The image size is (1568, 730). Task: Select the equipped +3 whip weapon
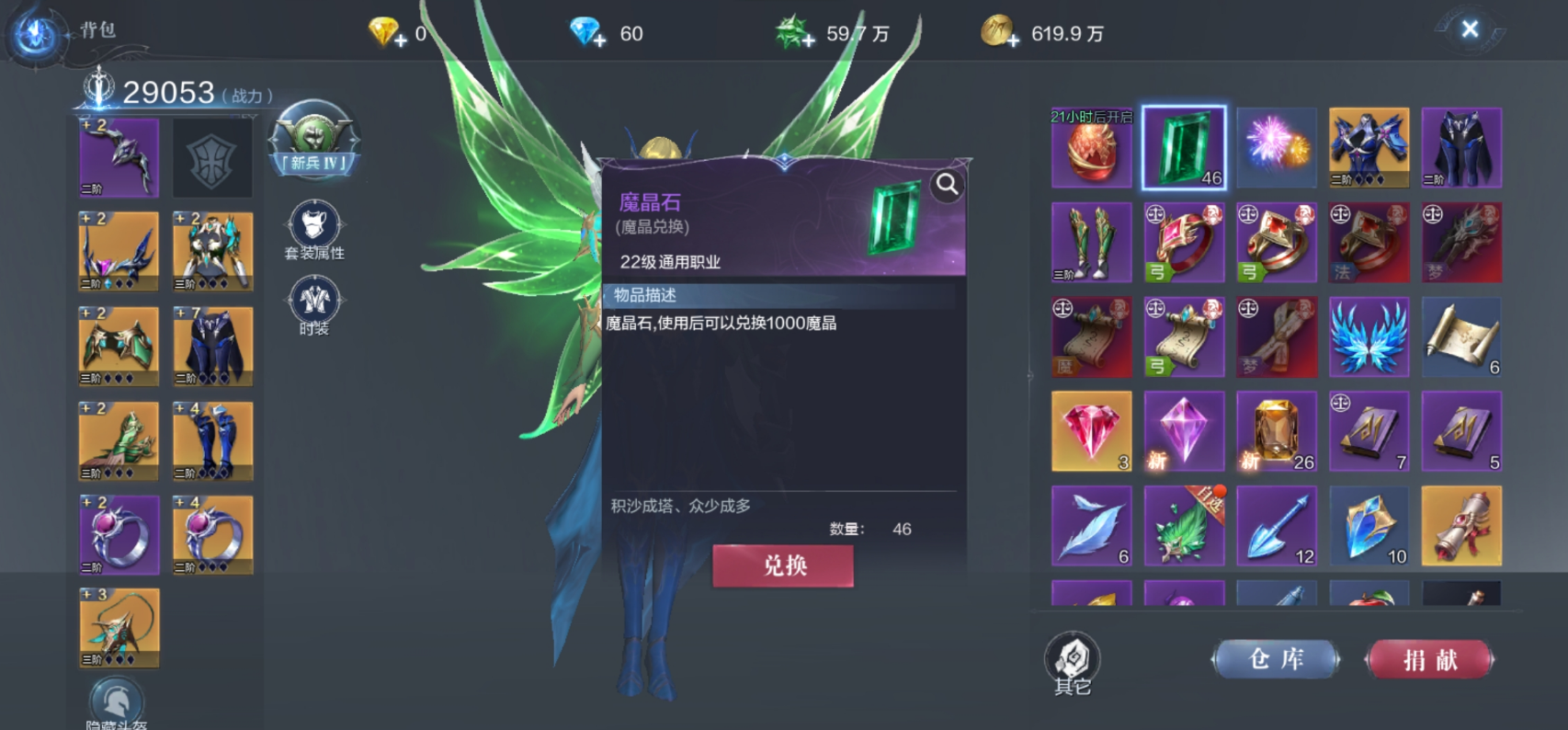pyautogui.click(x=118, y=627)
